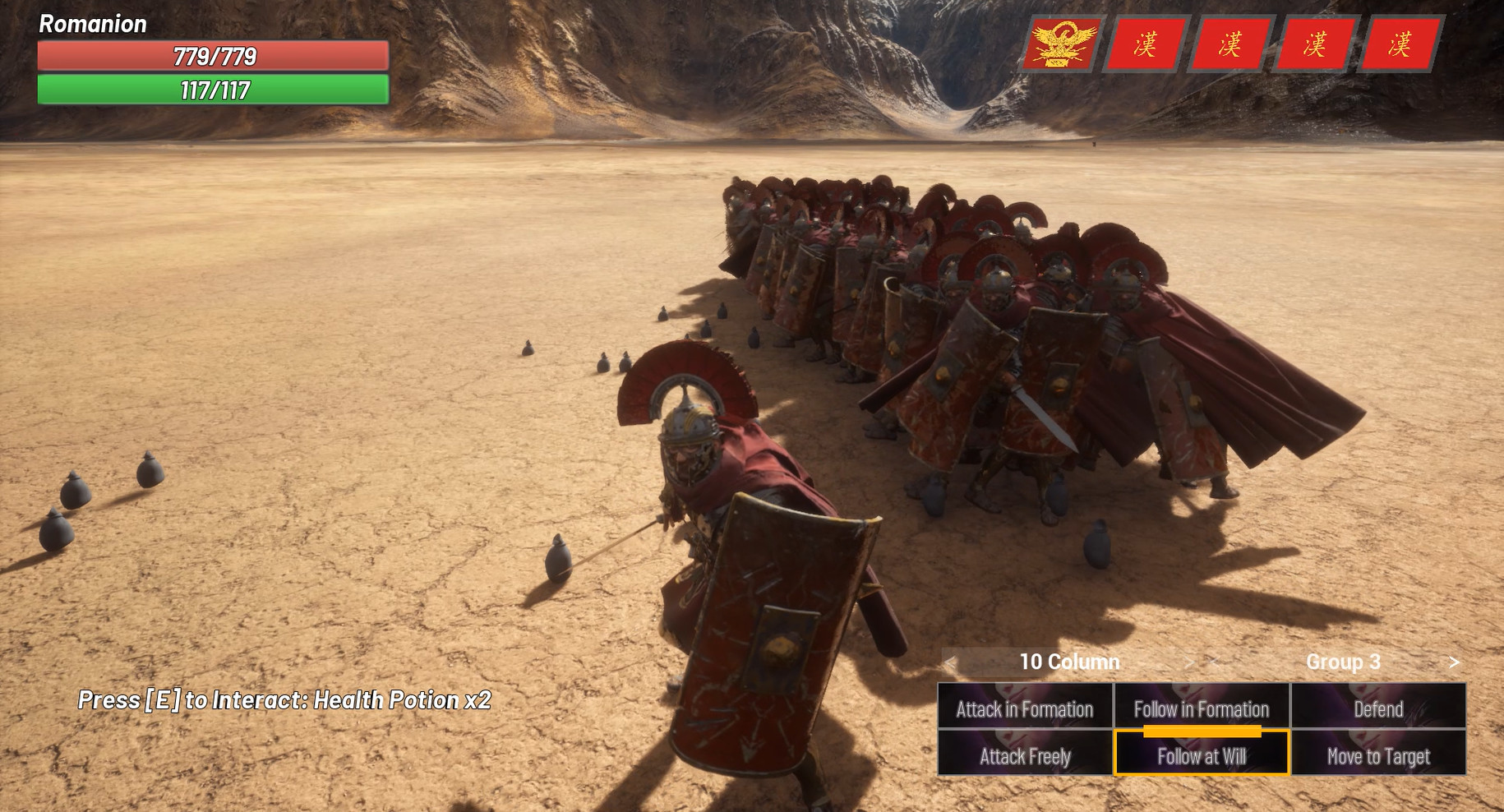Order Attack in Formation
Screen dimensions: 1504x812
(x=1024, y=708)
